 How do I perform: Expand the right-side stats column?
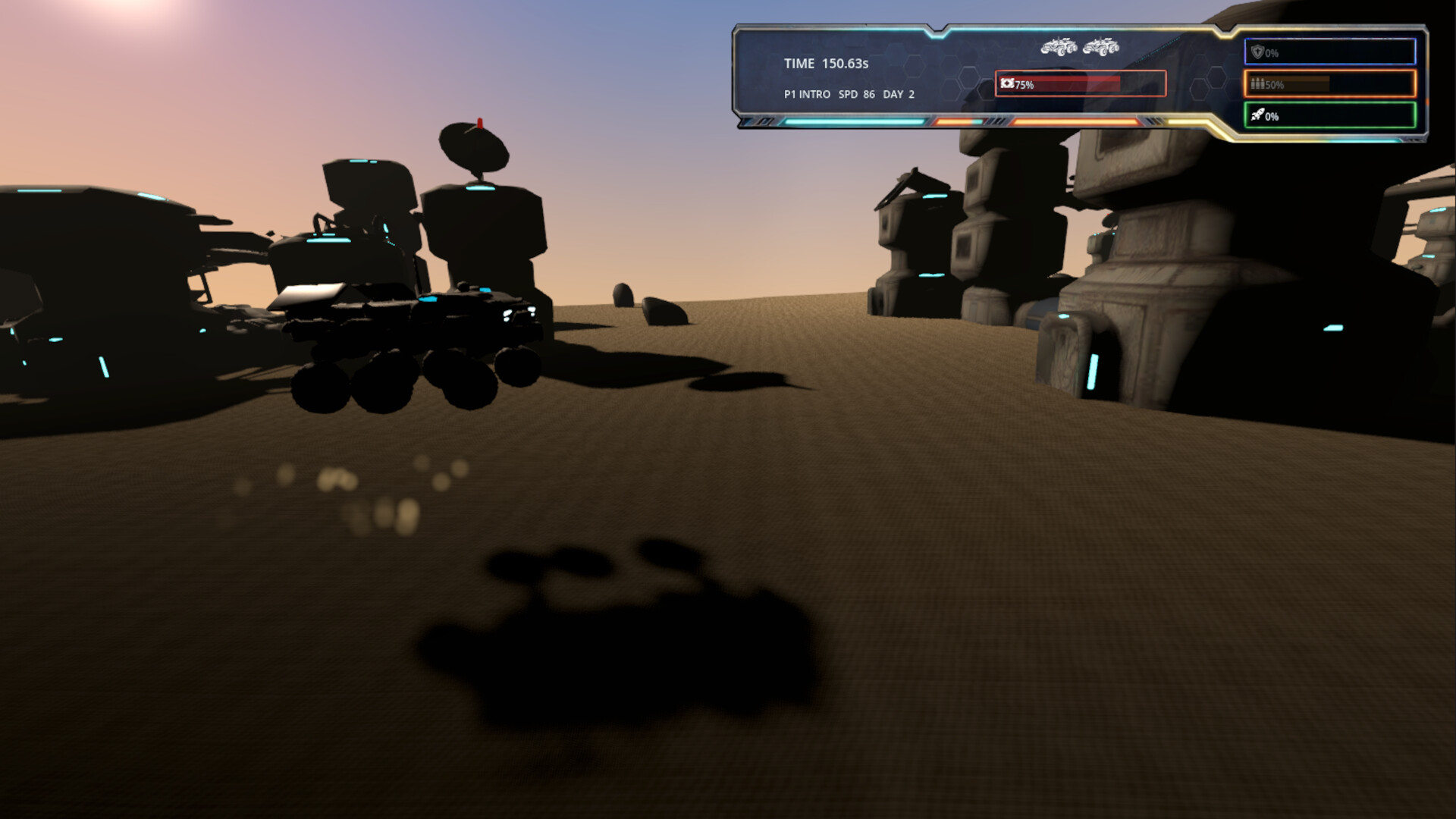click(x=1331, y=83)
